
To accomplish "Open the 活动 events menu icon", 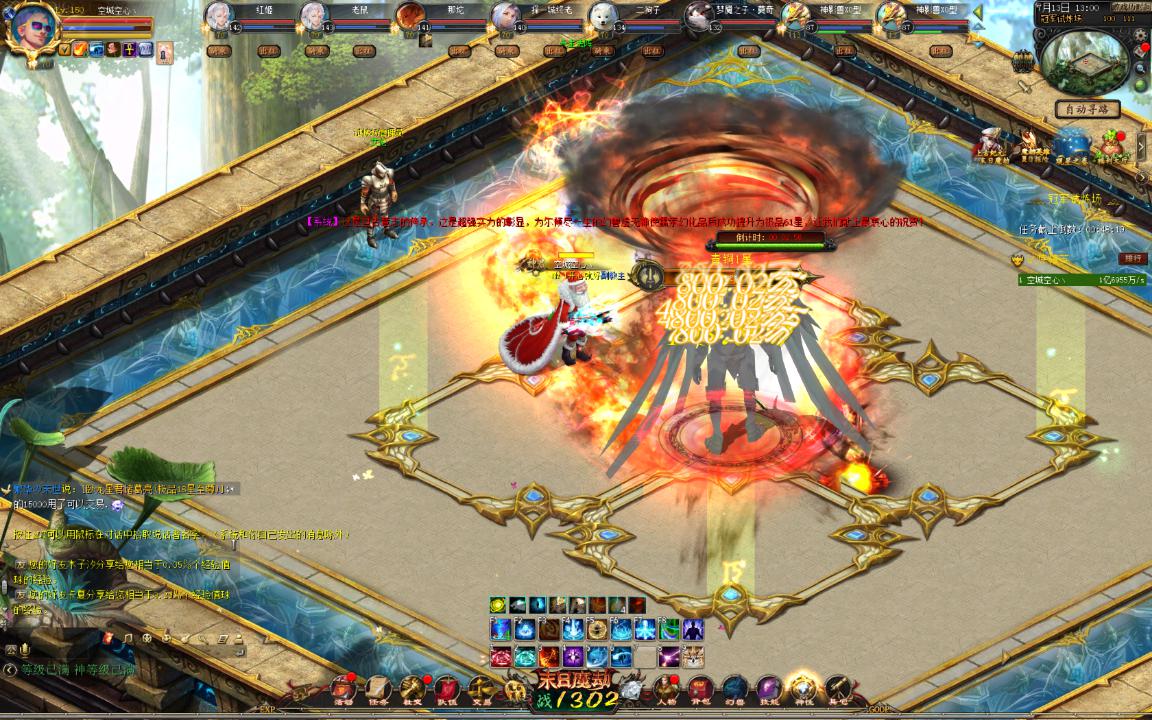I will click(x=344, y=689).
